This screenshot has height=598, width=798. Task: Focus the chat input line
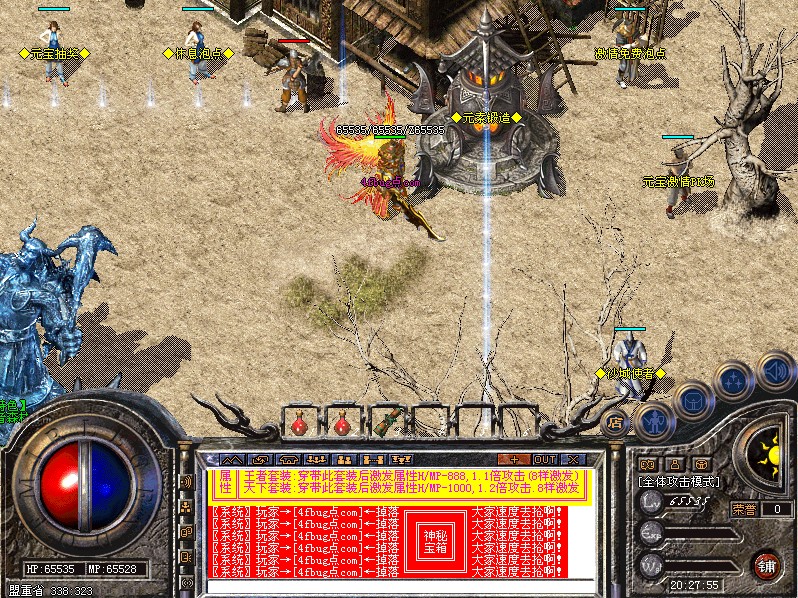tap(400, 584)
